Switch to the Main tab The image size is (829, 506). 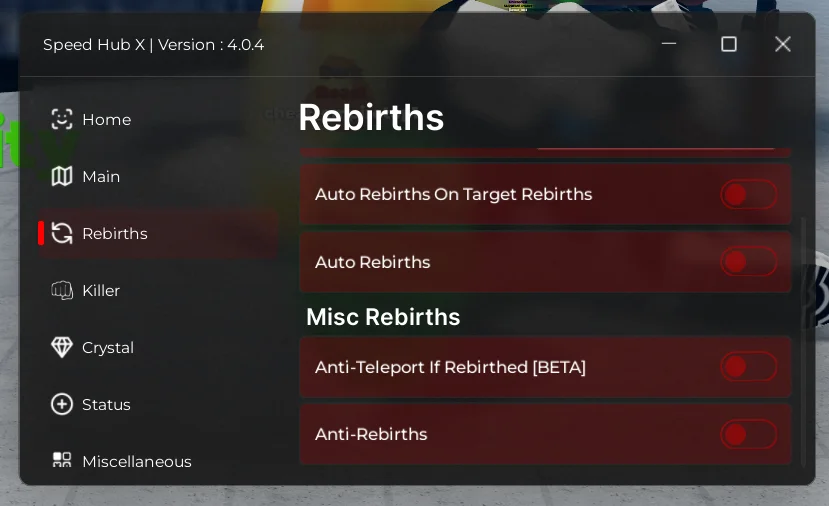pos(100,177)
